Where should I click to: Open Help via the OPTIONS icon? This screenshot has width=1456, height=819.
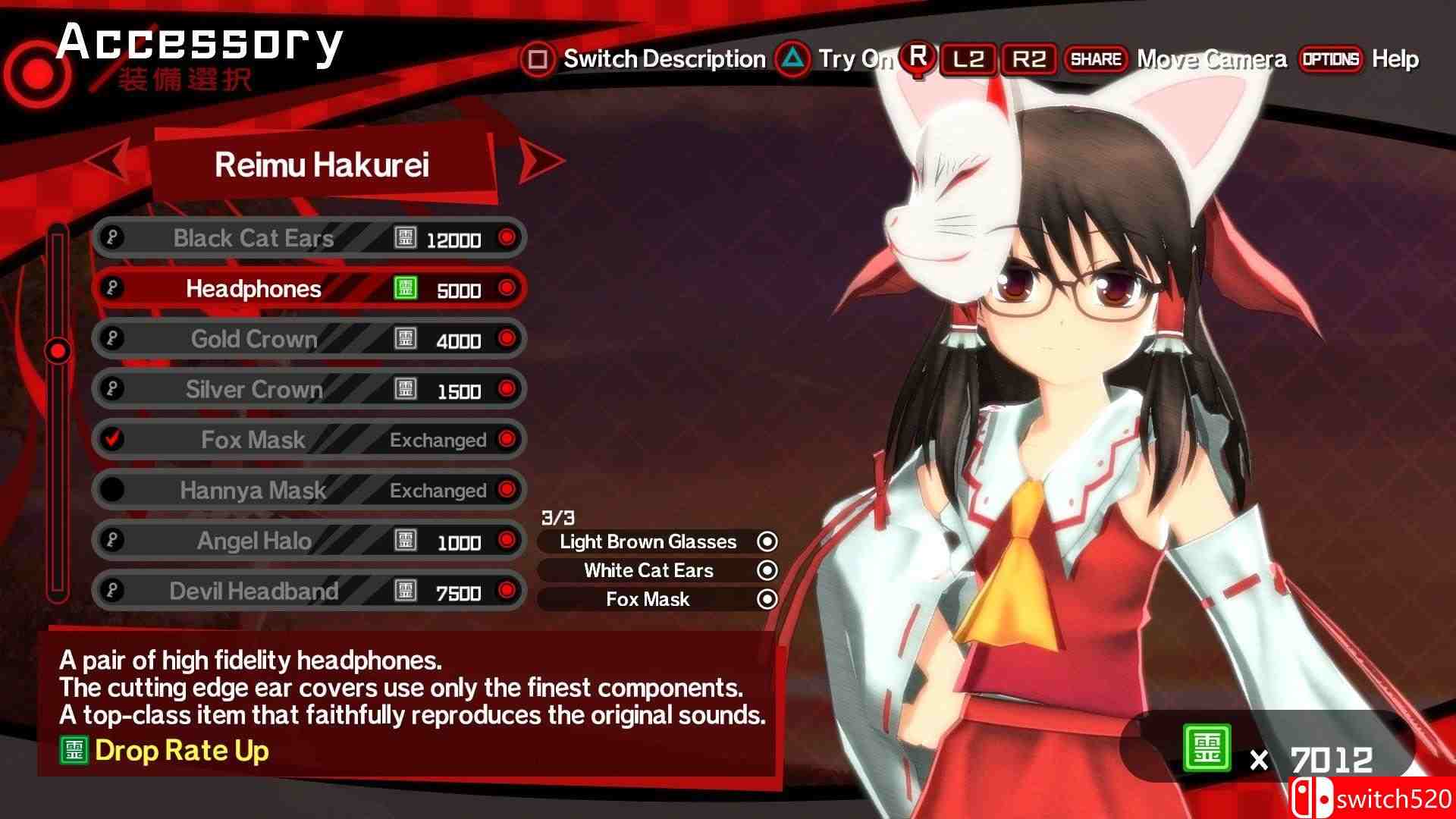tap(1333, 59)
